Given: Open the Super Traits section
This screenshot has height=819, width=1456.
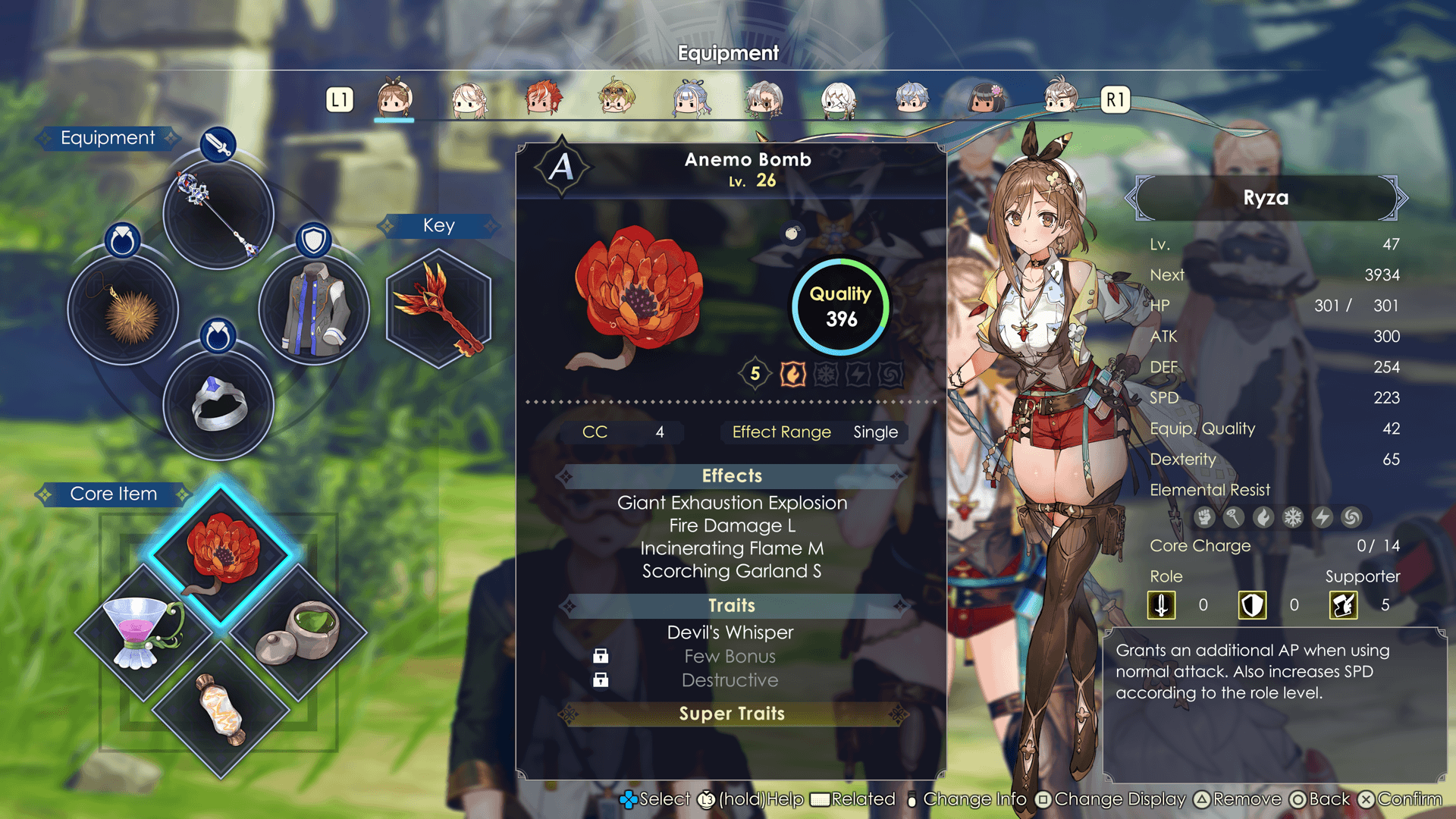Looking at the screenshot, I should pyautogui.click(x=731, y=714).
